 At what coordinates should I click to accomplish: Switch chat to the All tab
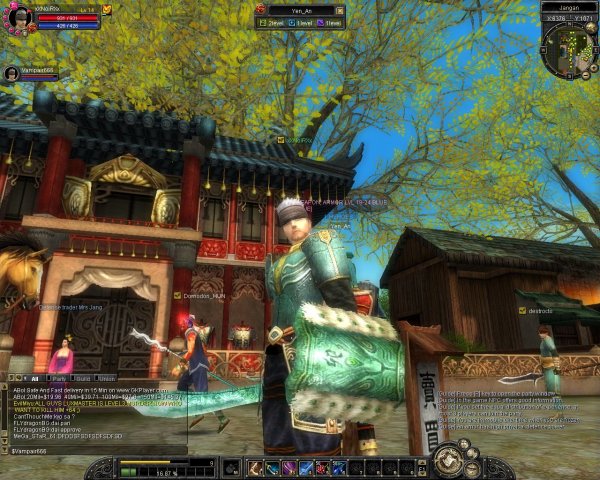coord(34,379)
